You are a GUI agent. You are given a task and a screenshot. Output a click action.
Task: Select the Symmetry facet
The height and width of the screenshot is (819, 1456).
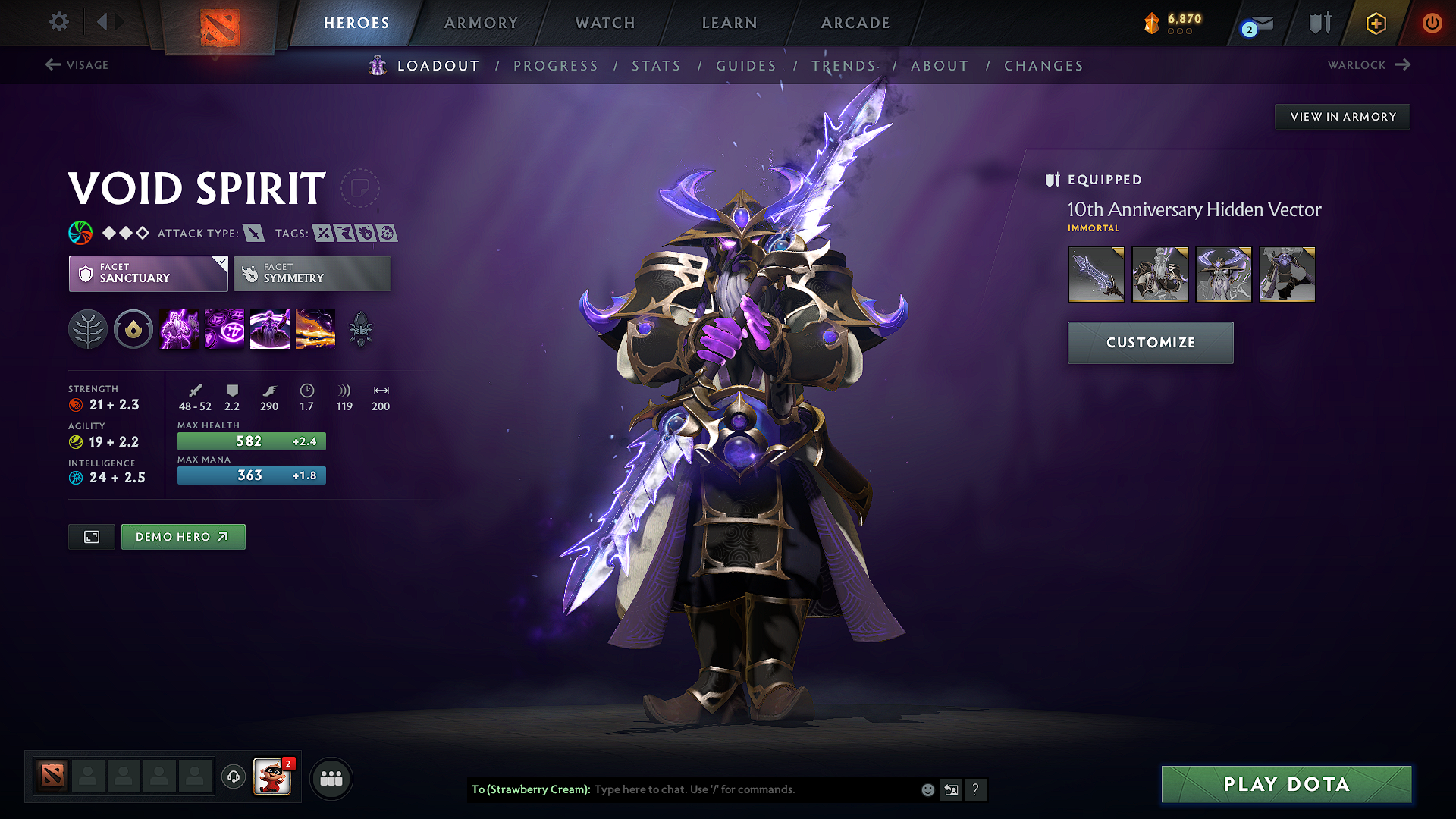pos(312,273)
